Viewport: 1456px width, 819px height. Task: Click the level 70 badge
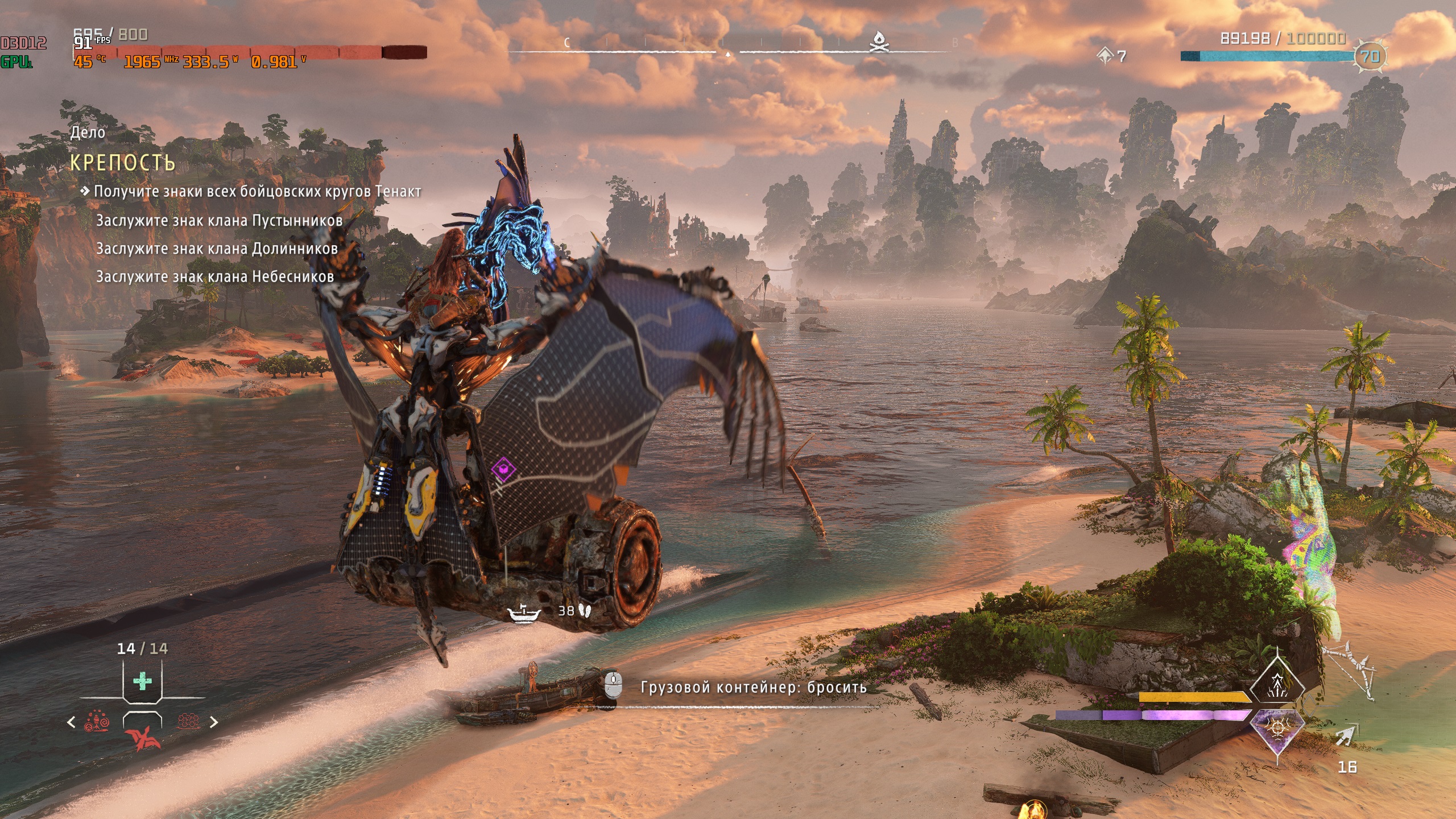point(1370,56)
